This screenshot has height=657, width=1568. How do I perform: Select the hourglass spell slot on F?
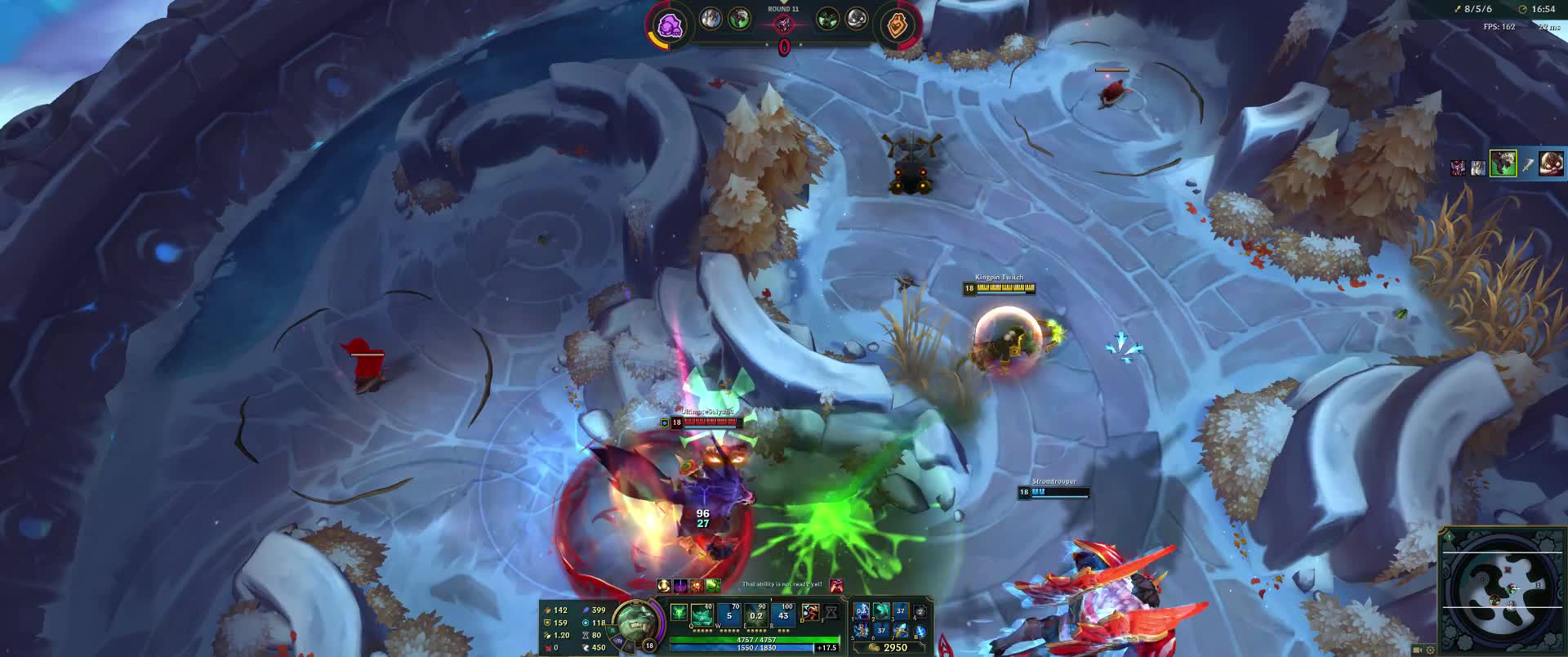click(x=831, y=613)
